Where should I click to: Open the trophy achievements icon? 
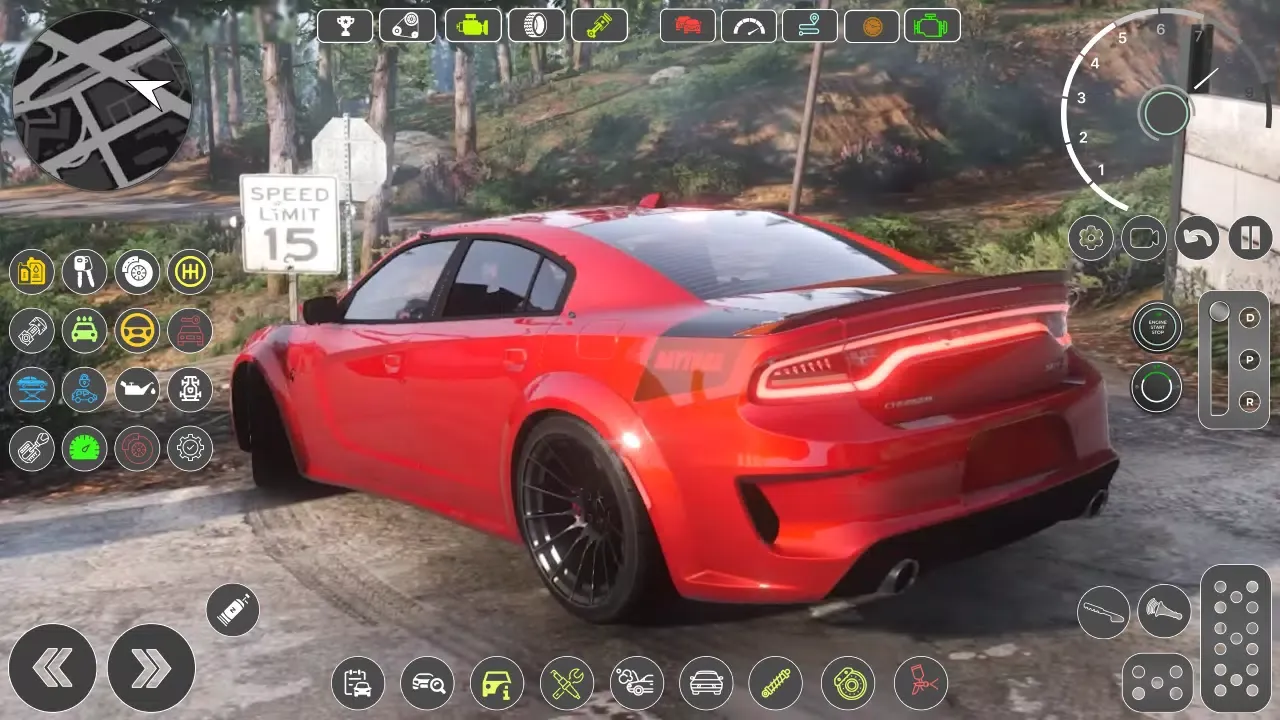tap(345, 26)
